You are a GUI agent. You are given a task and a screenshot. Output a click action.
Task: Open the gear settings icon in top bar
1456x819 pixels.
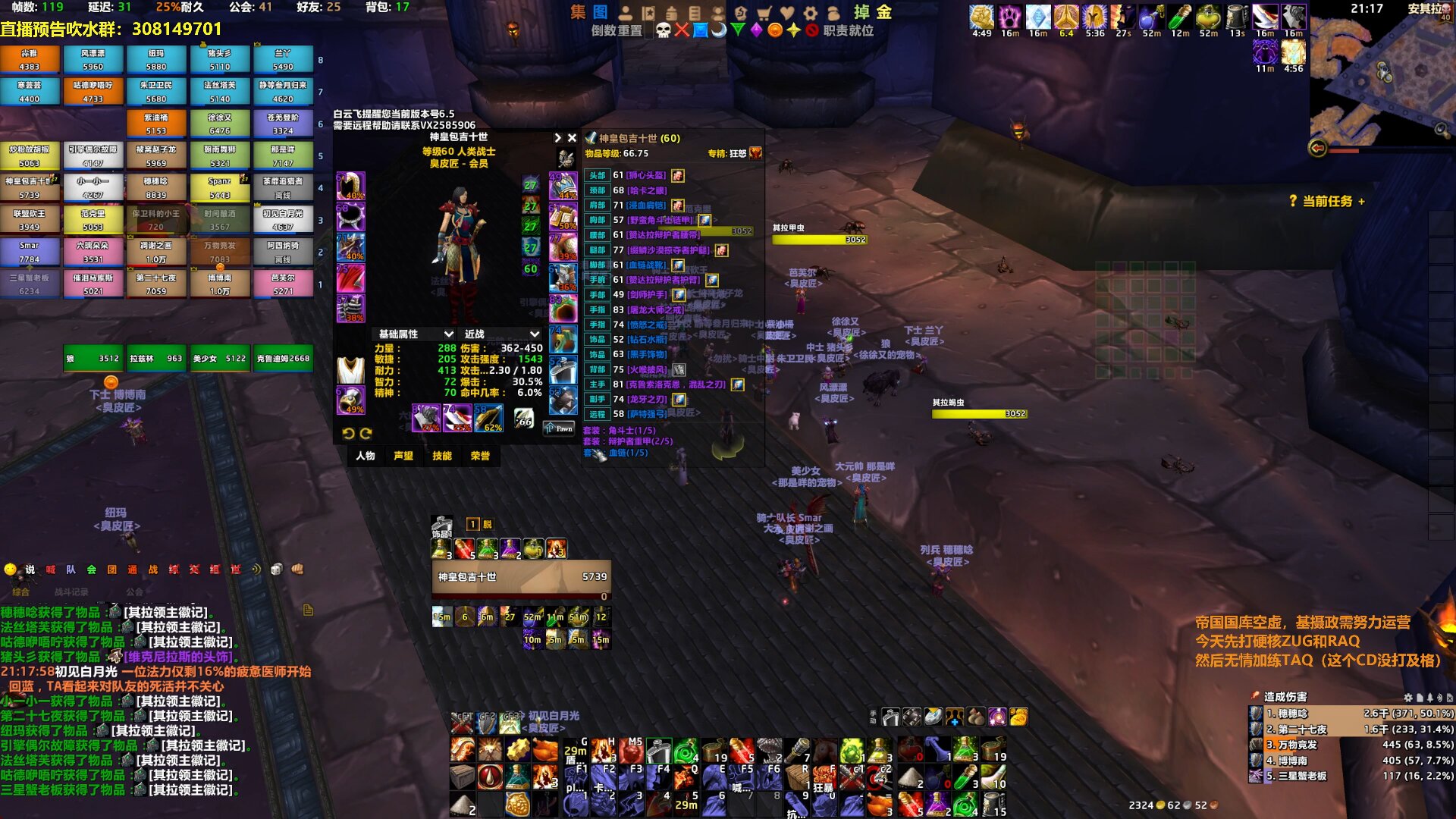click(811, 13)
